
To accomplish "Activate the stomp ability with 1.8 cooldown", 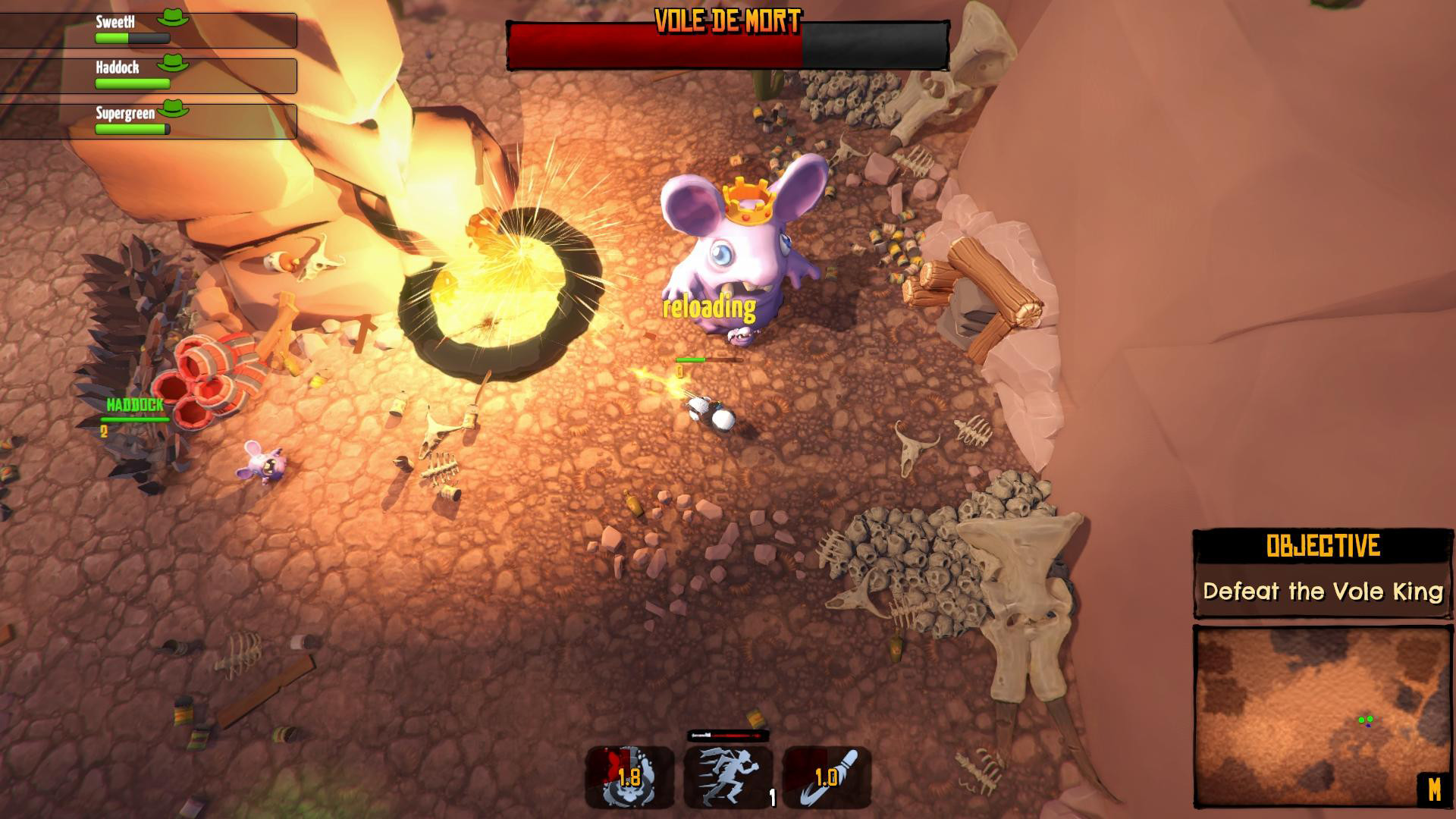I will pos(629,777).
